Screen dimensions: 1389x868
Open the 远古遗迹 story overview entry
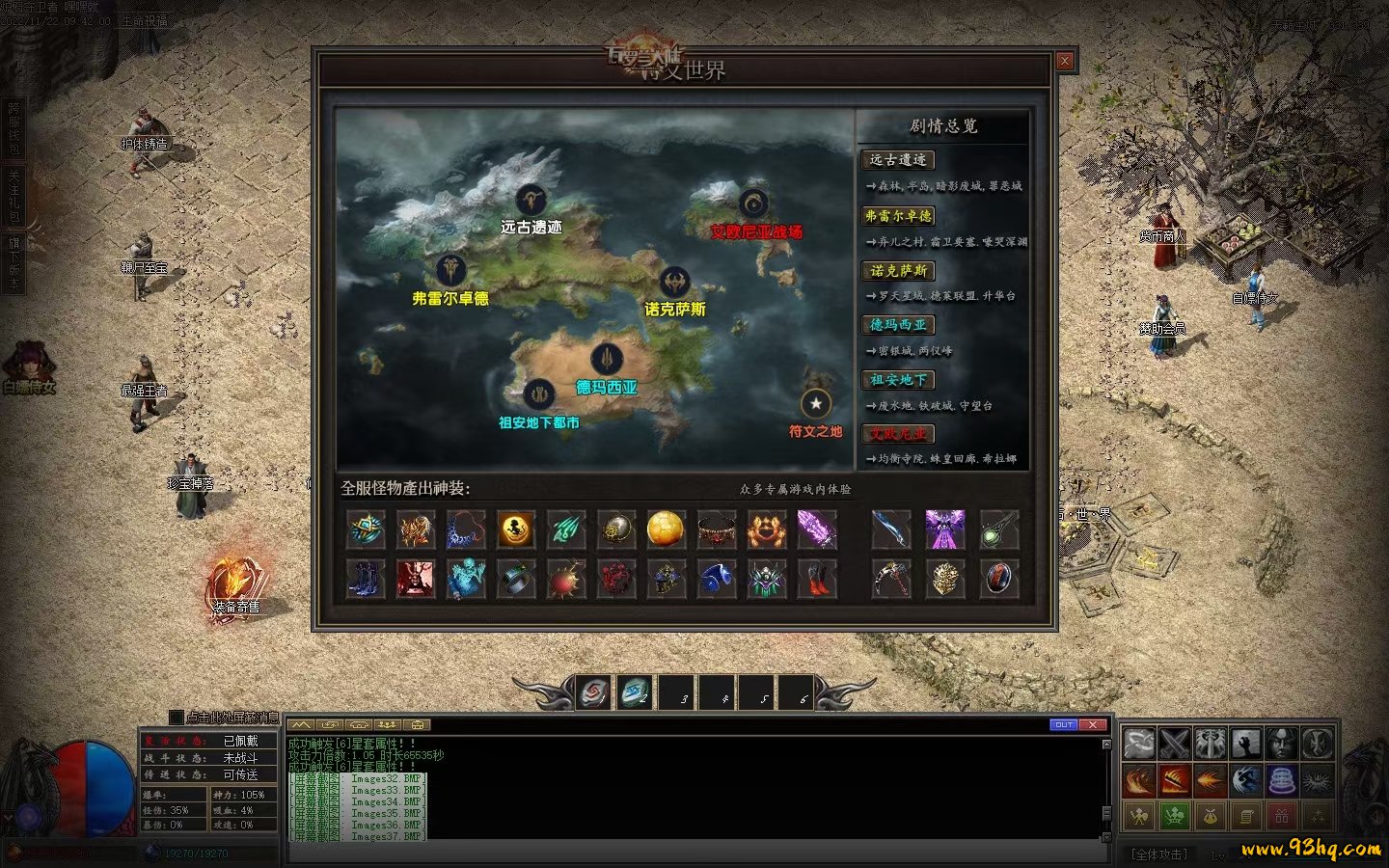point(897,160)
